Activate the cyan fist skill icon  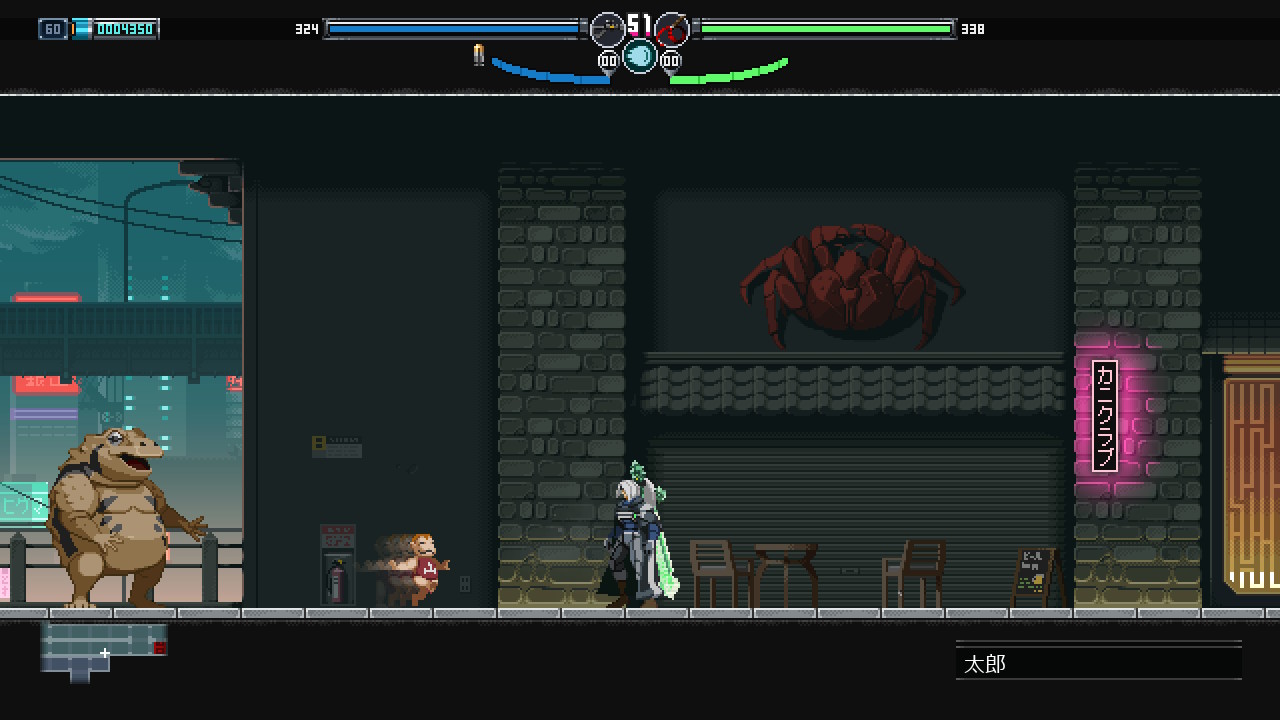pyautogui.click(x=640, y=56)
